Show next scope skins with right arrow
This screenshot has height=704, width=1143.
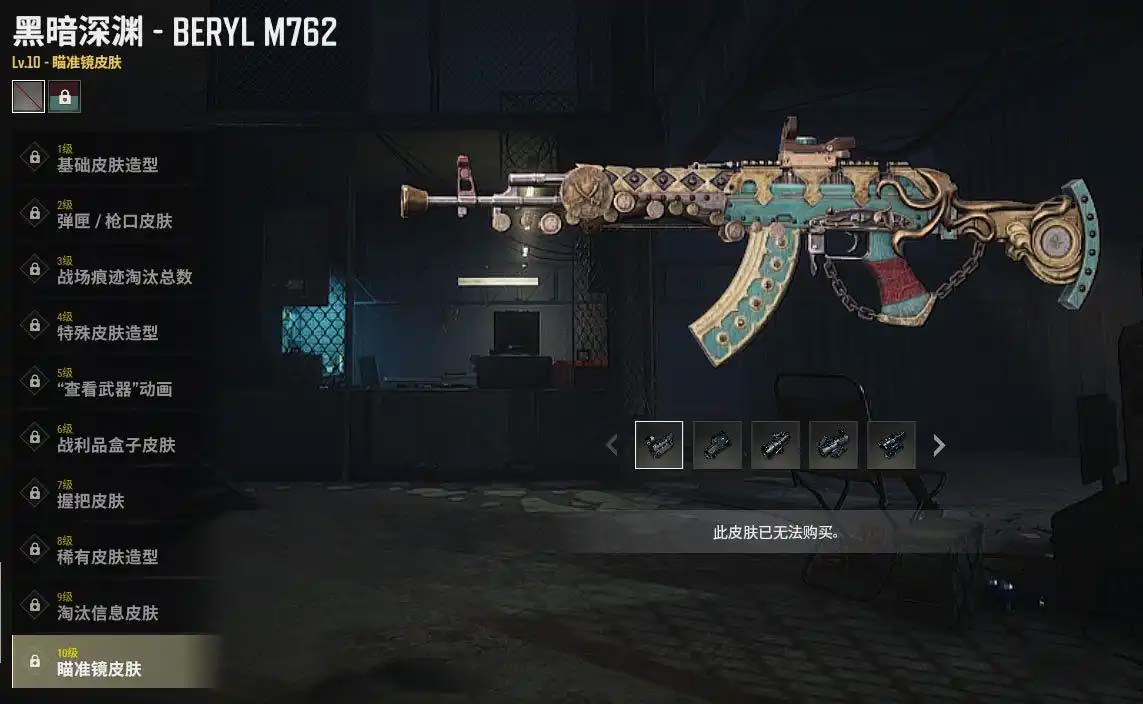(x=939, y=445)
